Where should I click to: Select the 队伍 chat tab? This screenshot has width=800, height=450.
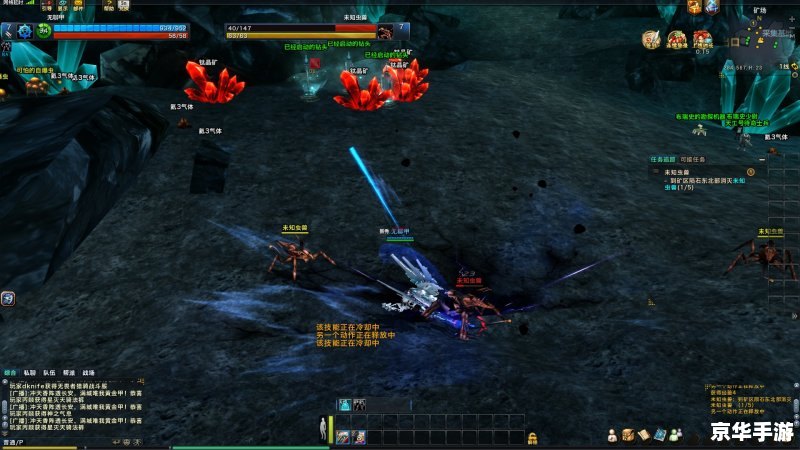tap(48, 371)
